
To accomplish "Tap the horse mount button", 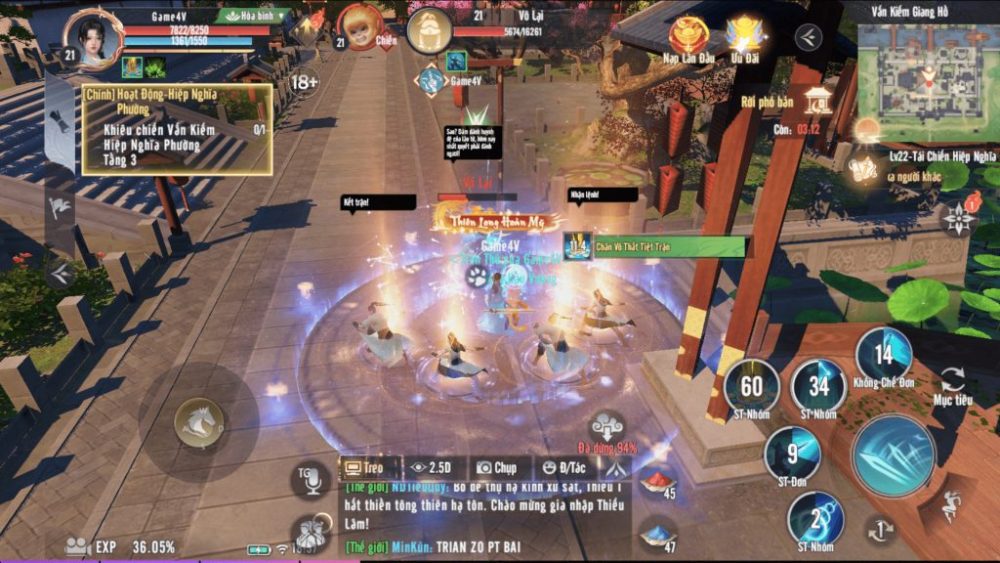I will pos(198,423).
